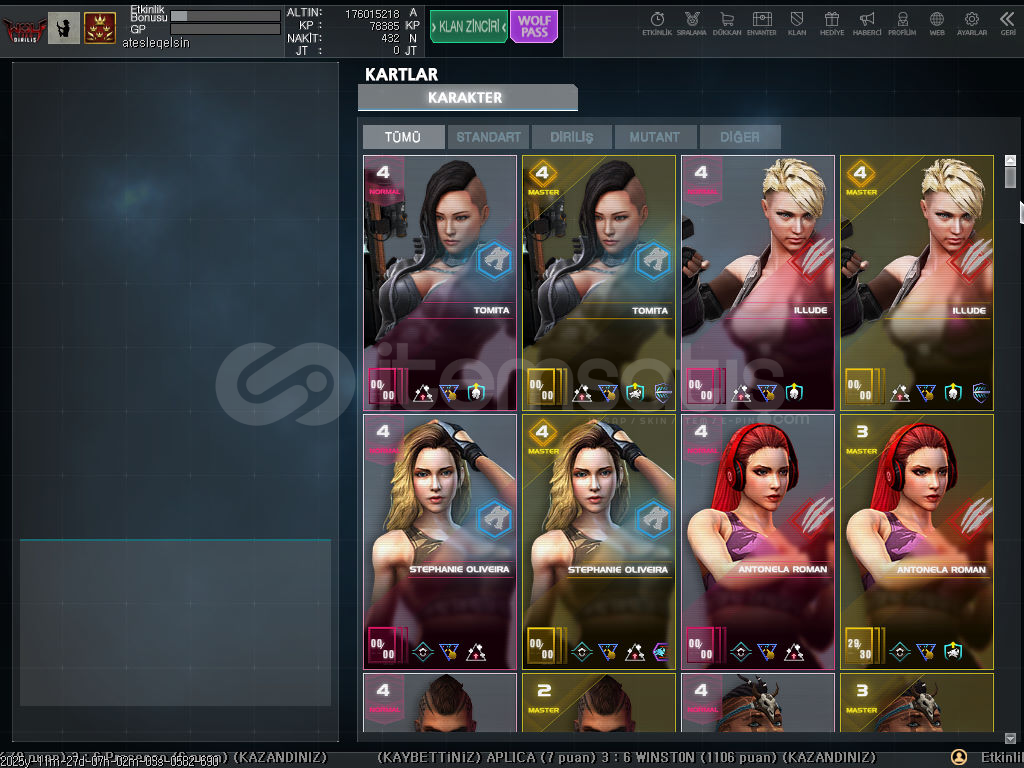Switch to the Mutant tab

[655, 137]
